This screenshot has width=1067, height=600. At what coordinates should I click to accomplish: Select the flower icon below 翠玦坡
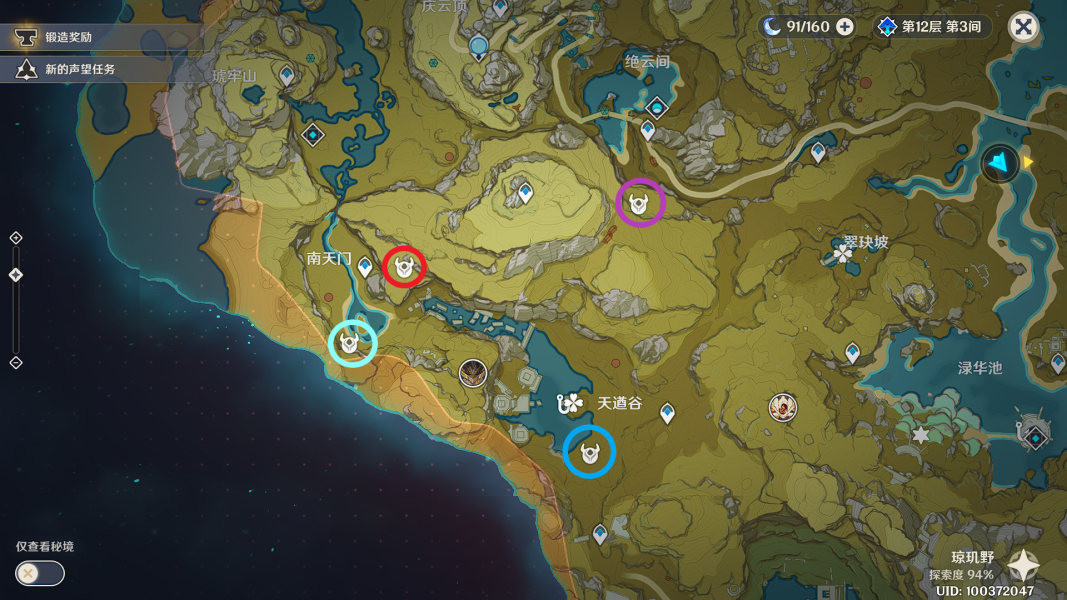(843, 256)
